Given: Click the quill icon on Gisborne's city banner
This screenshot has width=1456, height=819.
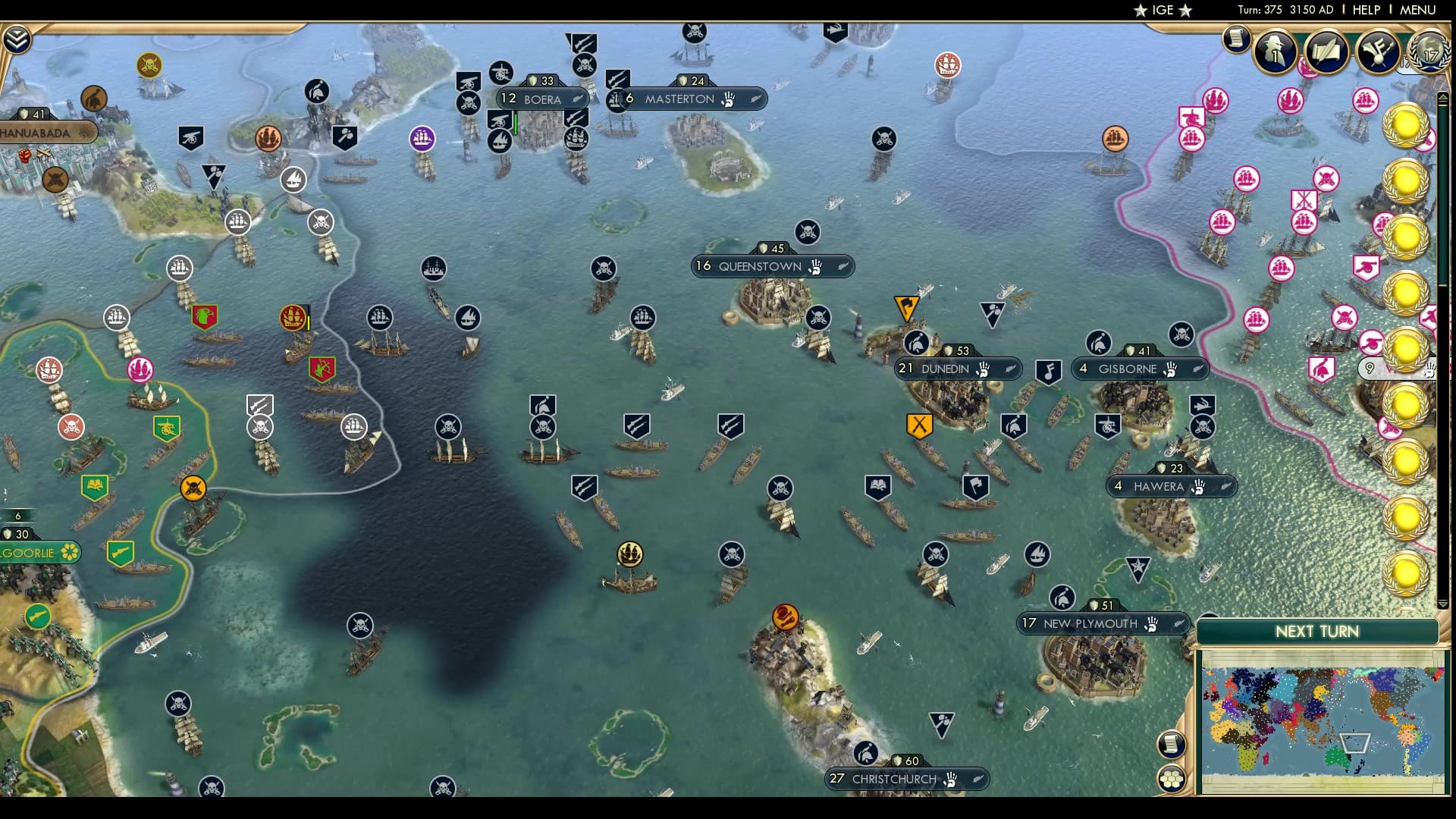Looking at the screenshot, I should pyautogui.click(x=1197, y=370).
